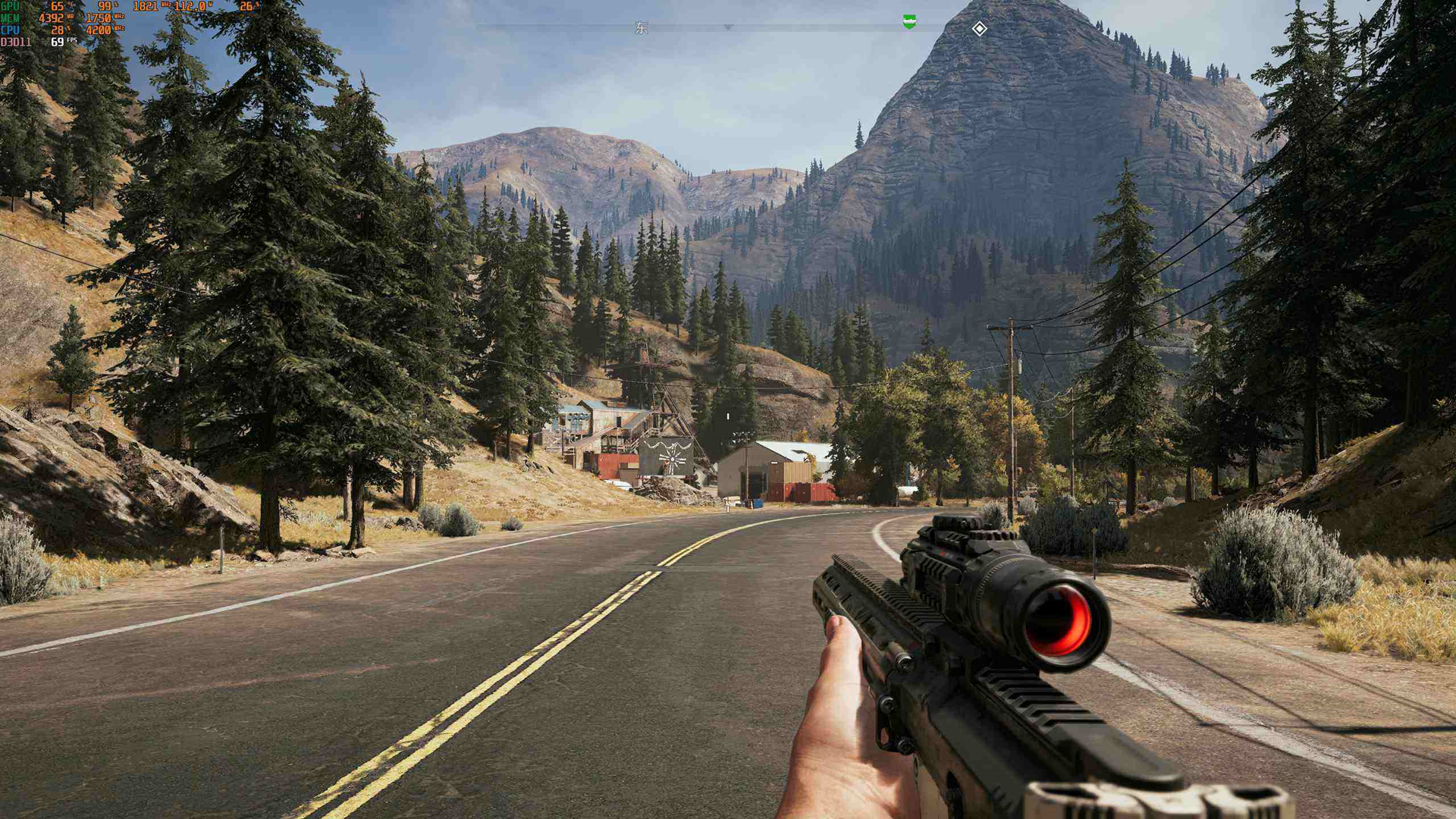Viewport: 1456px width, 819px height.
Task: Select the white diamond waypoint marker
Action: point(979,29)
